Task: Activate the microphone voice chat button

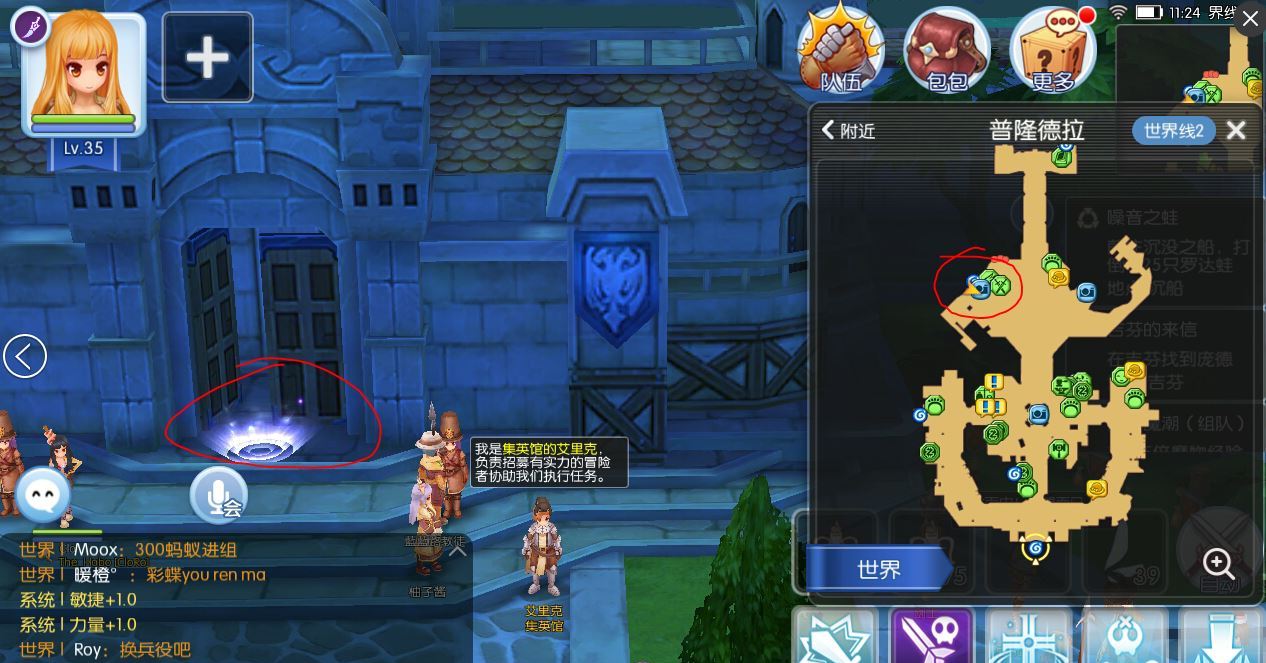Action: tap(218, 497)
